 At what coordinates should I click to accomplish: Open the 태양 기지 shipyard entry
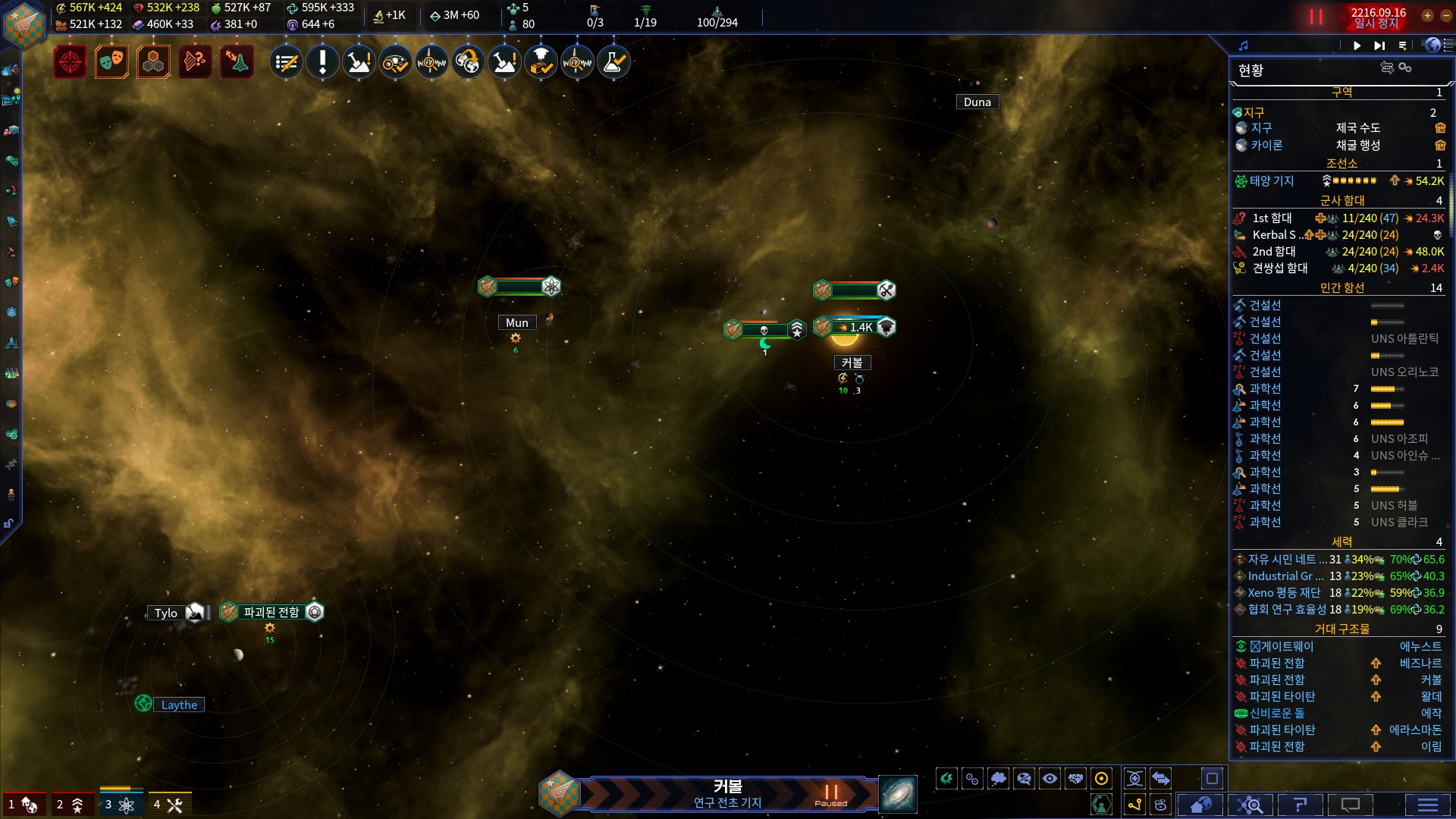(1272, 181)
